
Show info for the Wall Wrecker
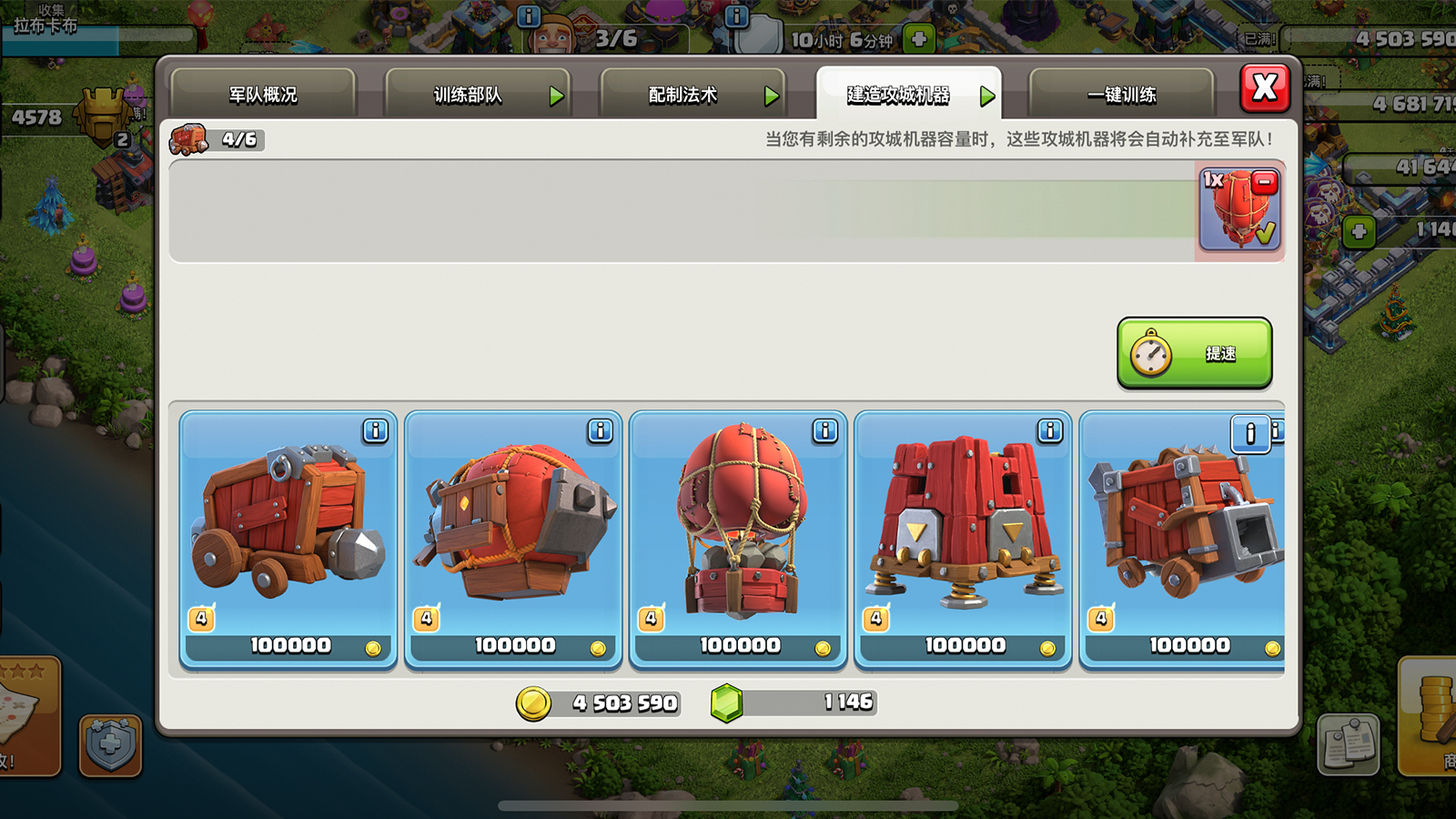(375, 430)
